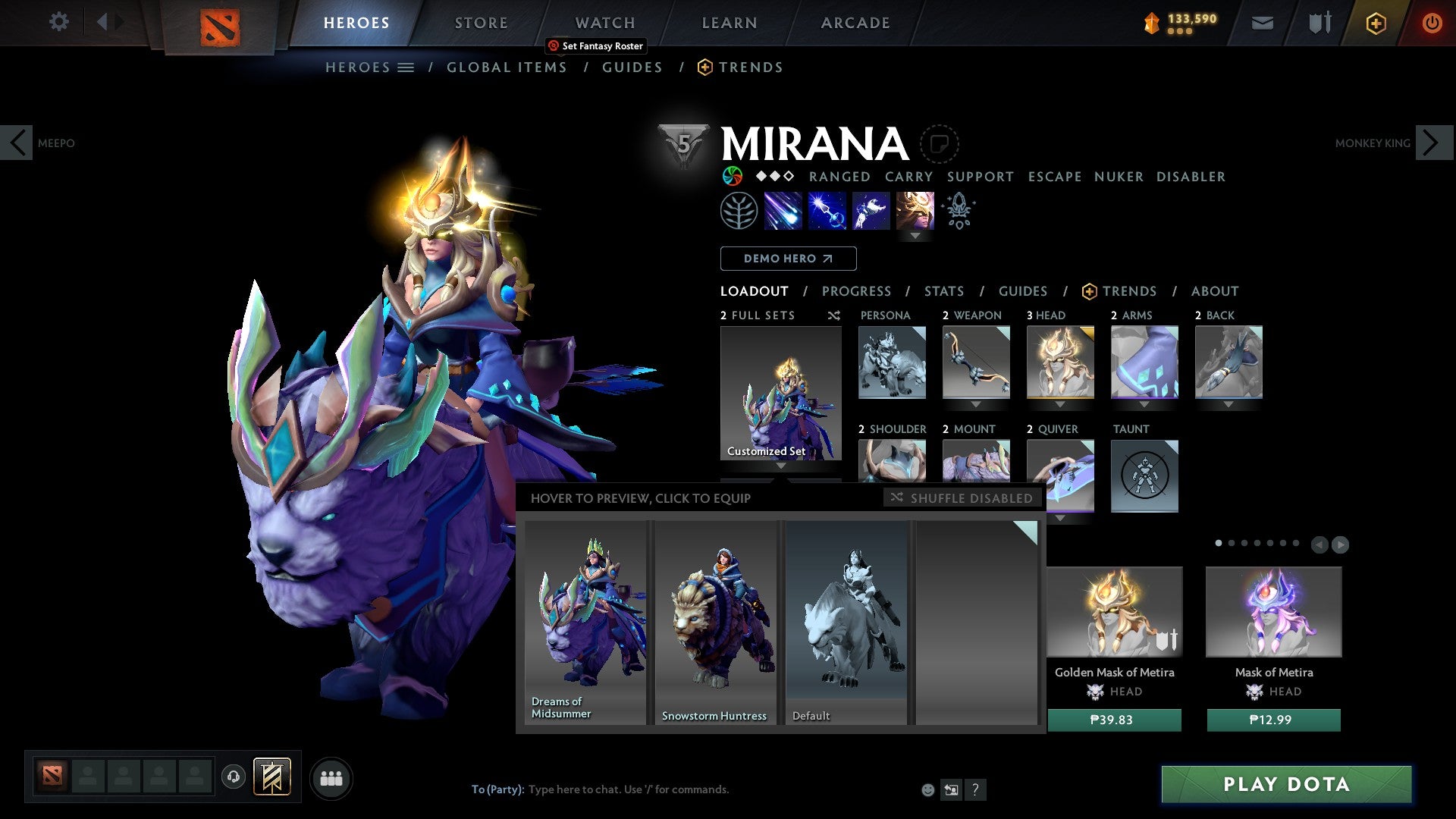Open the gold plus hexagon store icon
Viewport: 1456px width, 819px height.
[1376, 23]
